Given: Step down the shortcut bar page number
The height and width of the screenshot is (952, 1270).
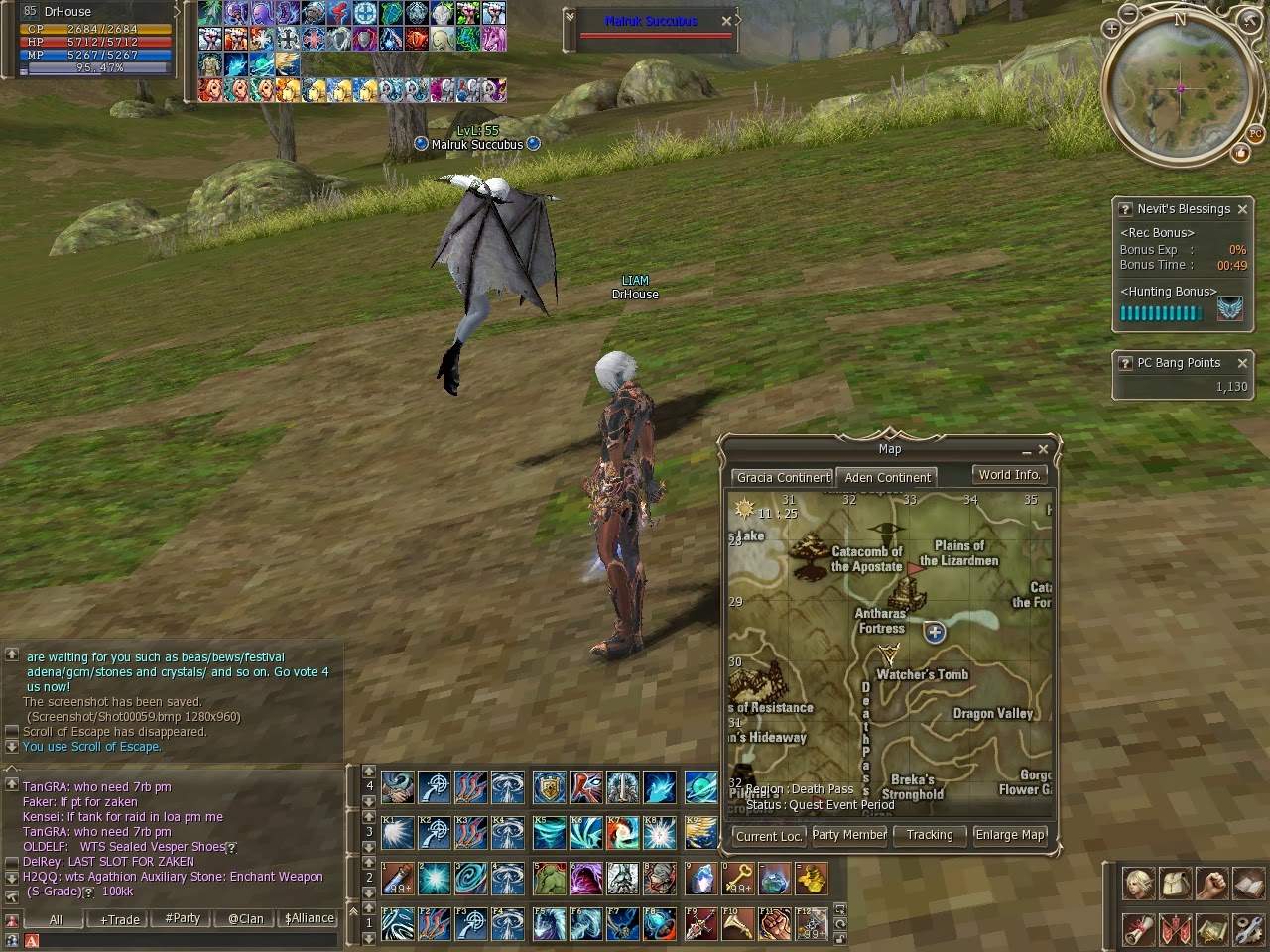Looking at the screenshot, I should click(x=368, y=937).
